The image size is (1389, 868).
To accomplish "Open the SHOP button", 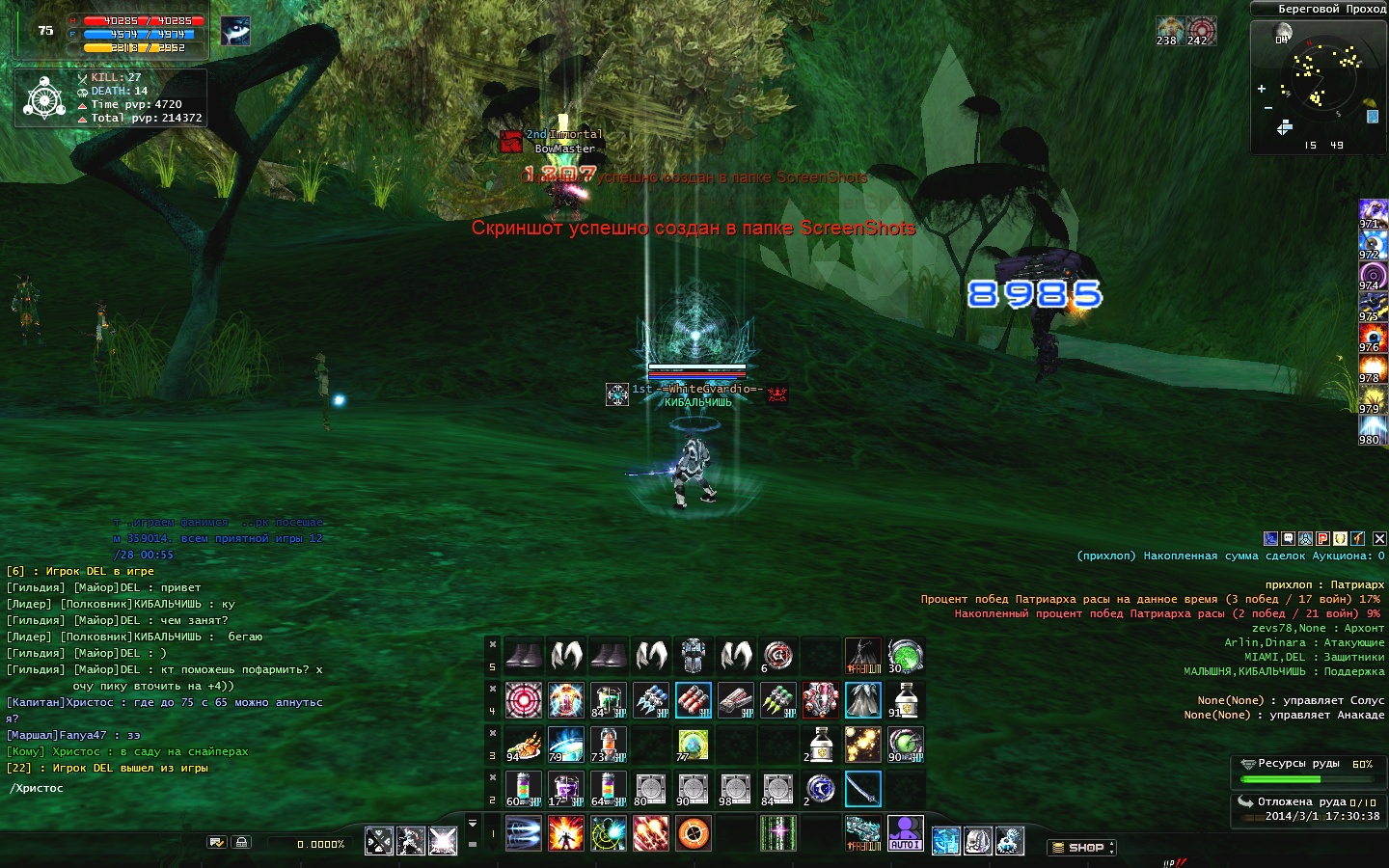I will point(1080,847).
